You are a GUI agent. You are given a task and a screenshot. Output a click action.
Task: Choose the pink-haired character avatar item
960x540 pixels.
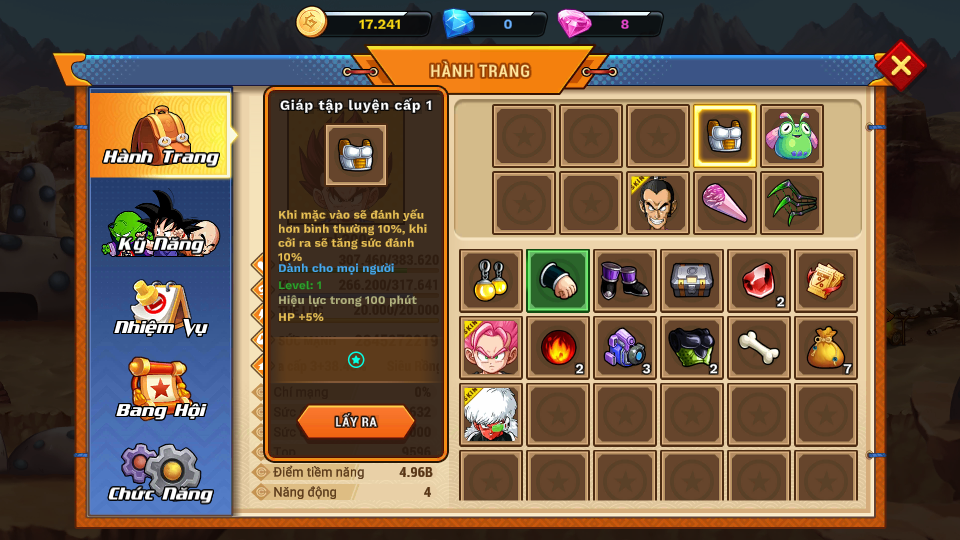[x=491, y=348]
